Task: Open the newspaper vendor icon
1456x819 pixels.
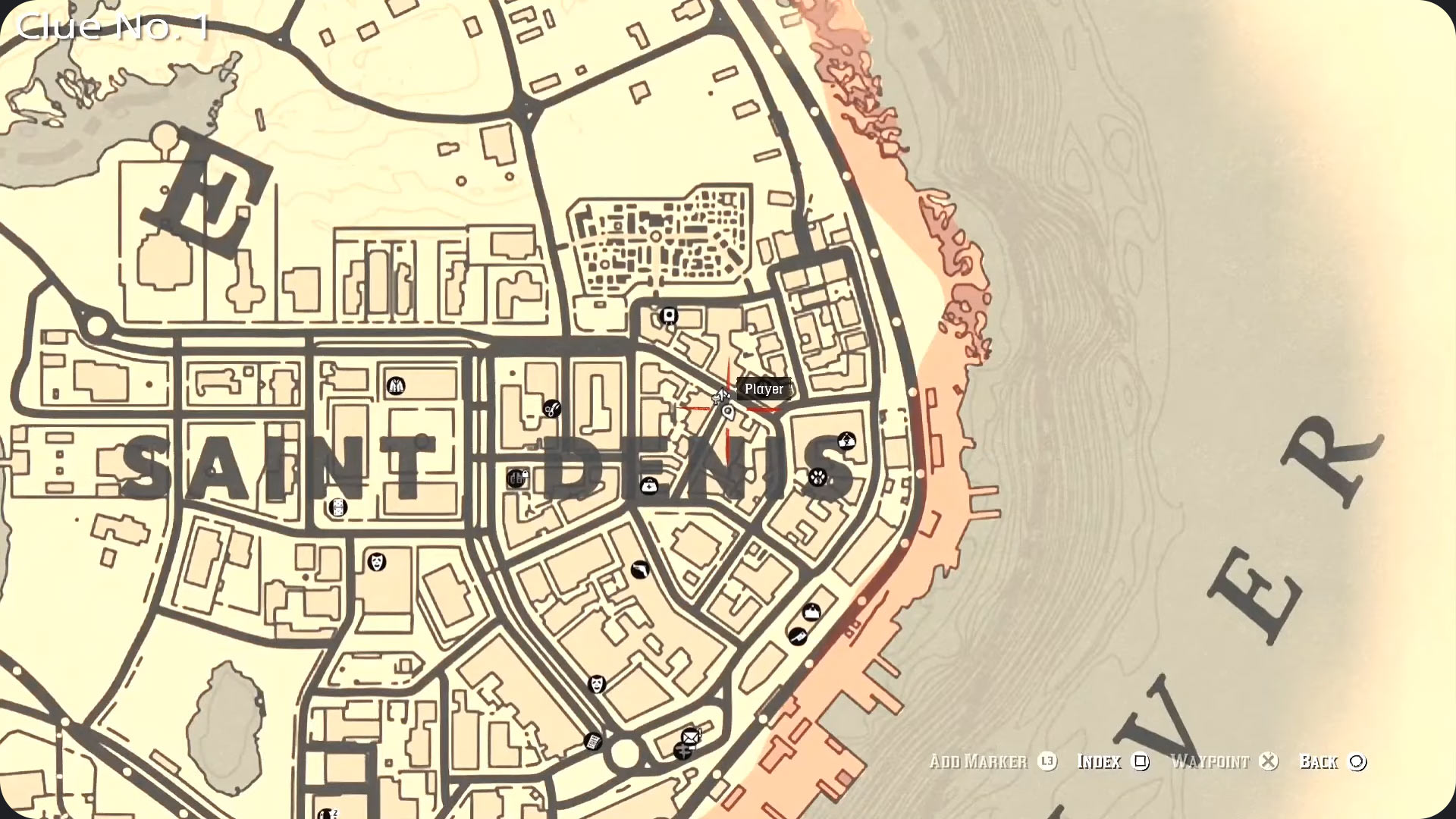Action: [x=592, y=742]
